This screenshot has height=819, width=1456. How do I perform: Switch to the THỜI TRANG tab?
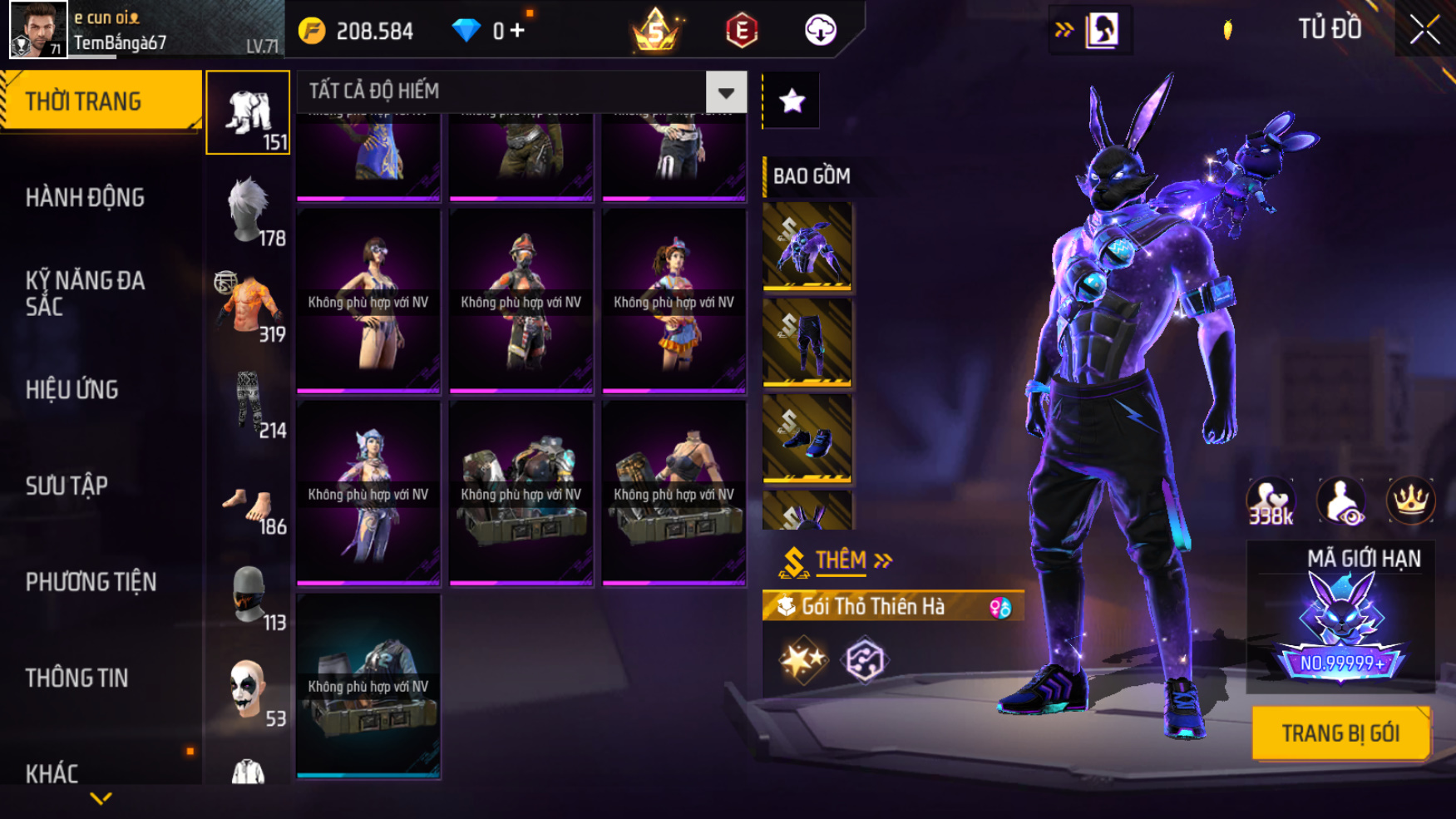click(101, 101)
